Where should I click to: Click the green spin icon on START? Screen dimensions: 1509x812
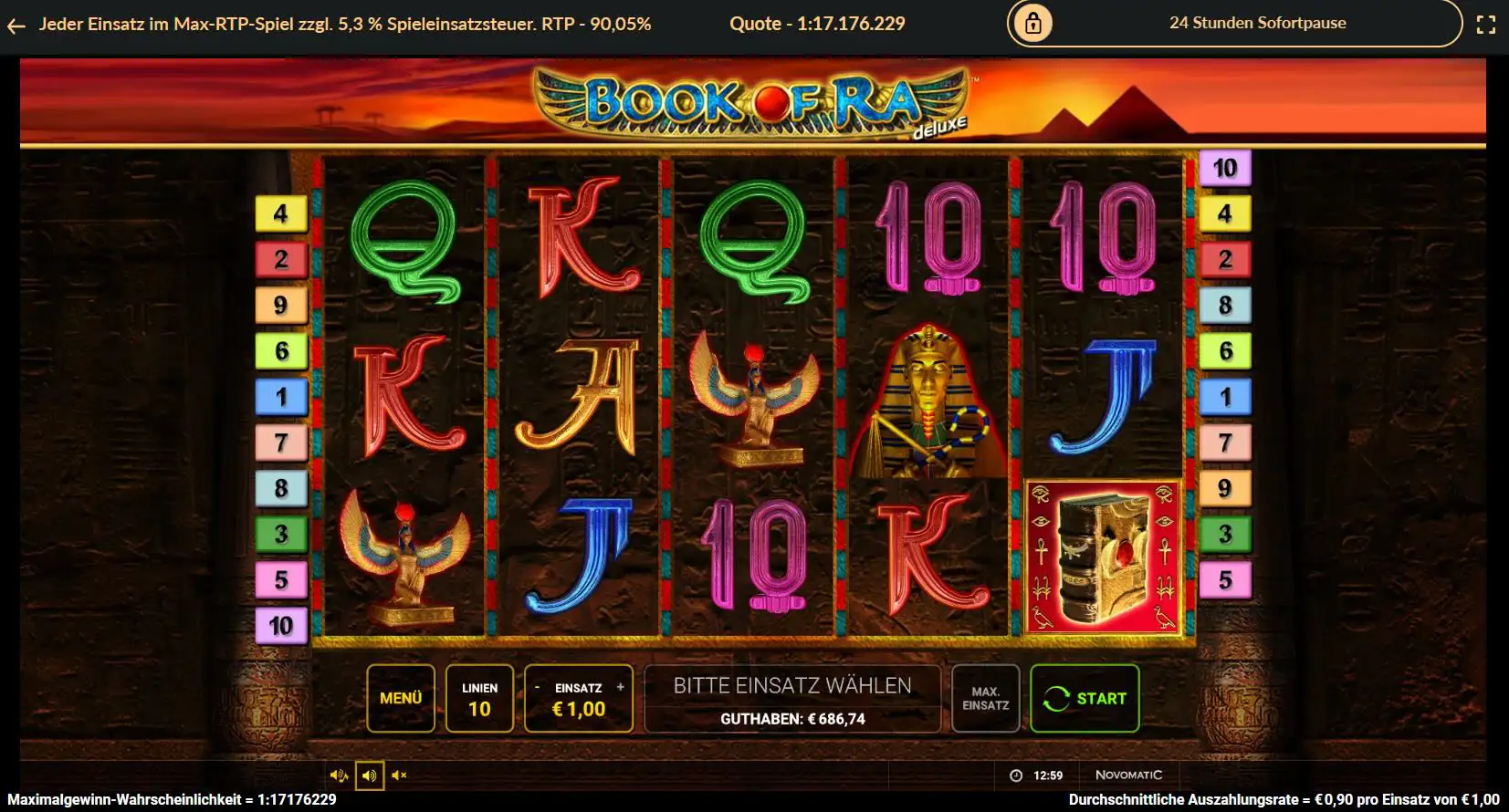coord(1059,699)
